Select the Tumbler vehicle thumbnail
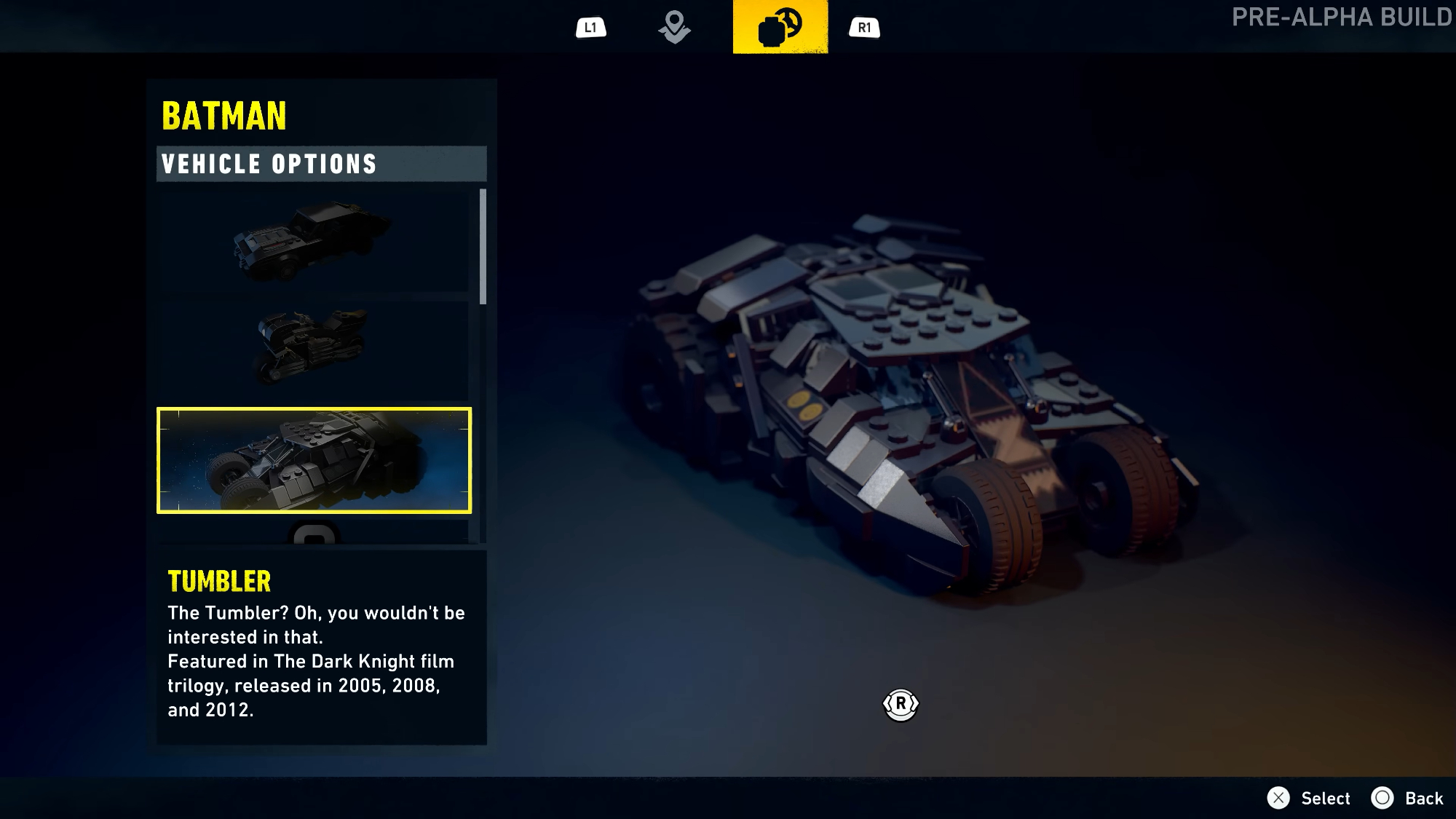This screenshot has width=1456, height=819. [x=314, y=460]
